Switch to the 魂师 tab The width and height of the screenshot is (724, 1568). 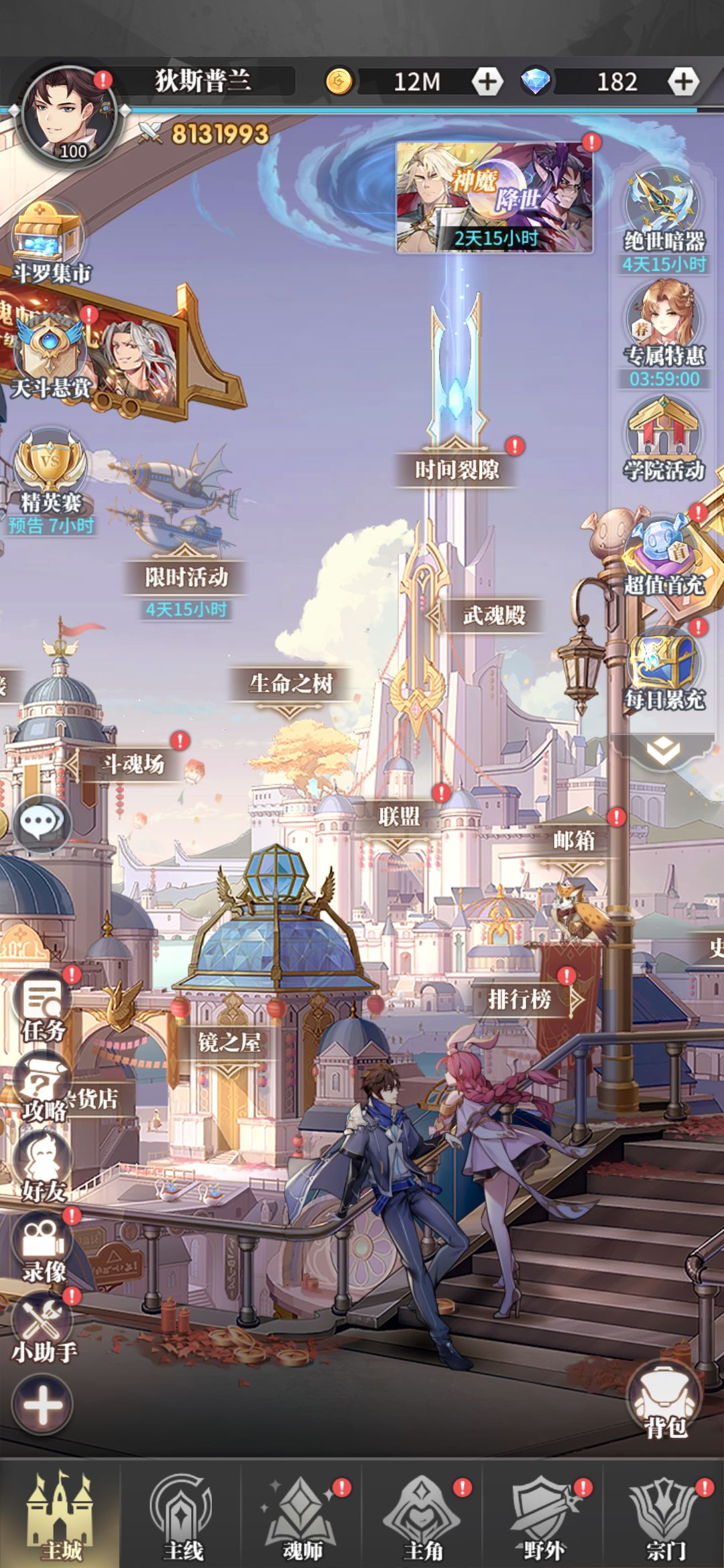pyautogui.click(x=302, y=1519)
